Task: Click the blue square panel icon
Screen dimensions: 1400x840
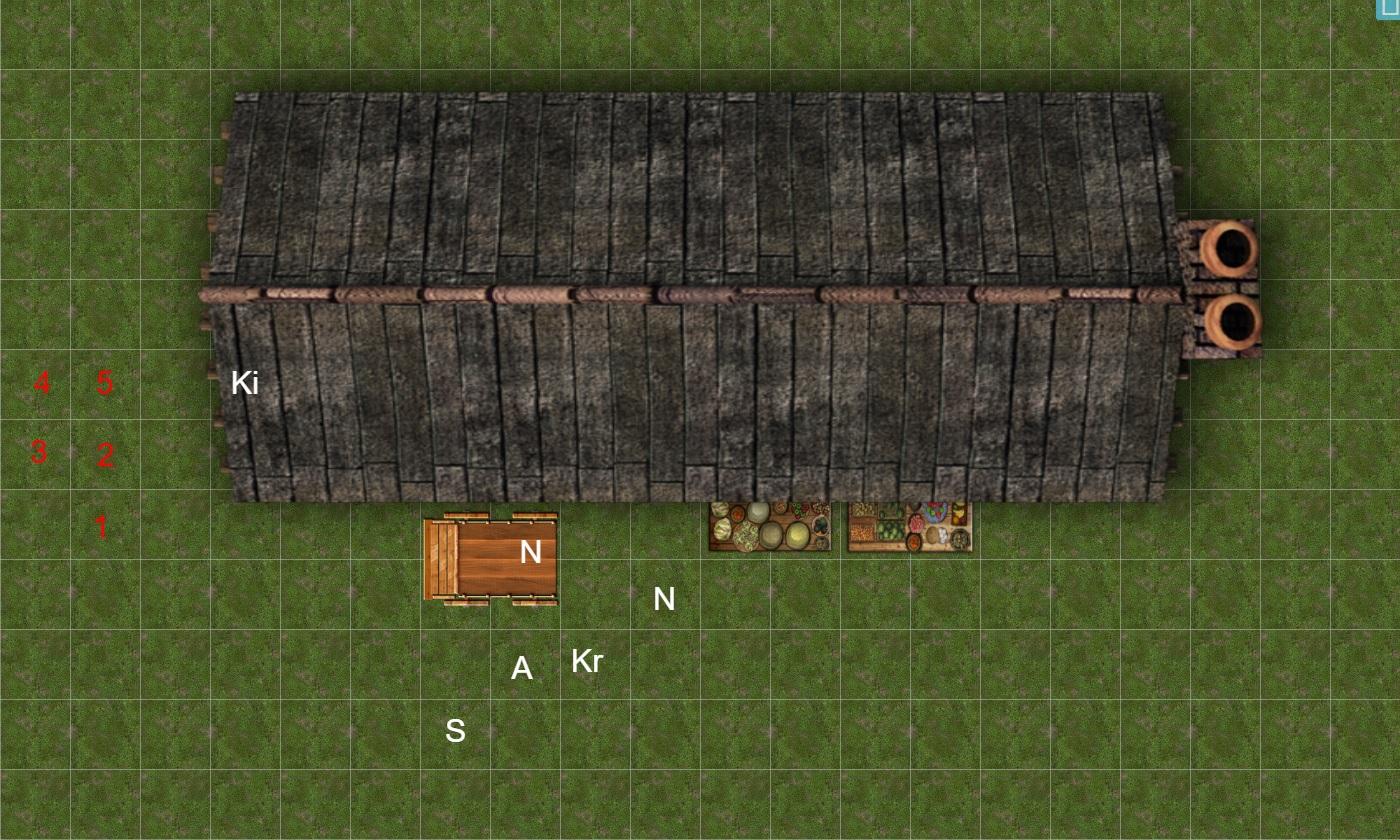Action: [x=1390, y=8]
